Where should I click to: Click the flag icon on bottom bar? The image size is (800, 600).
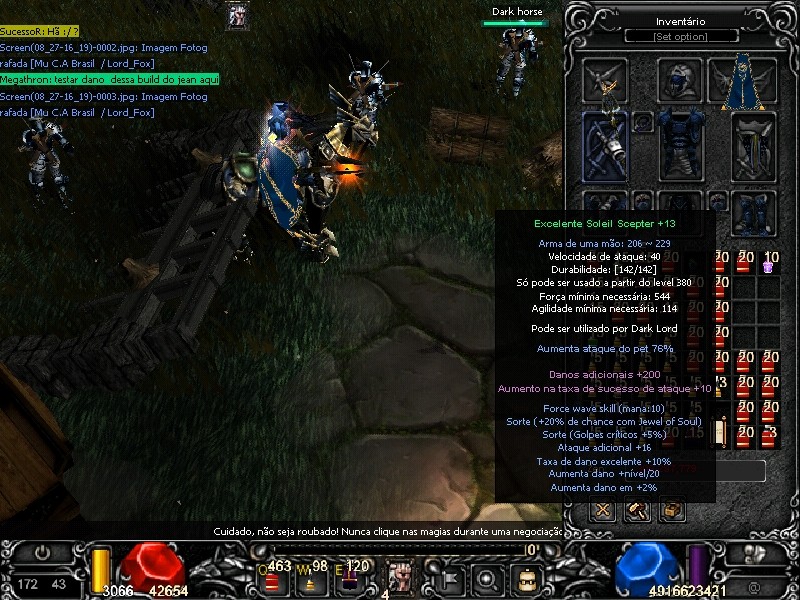click(x=449, y=577)
